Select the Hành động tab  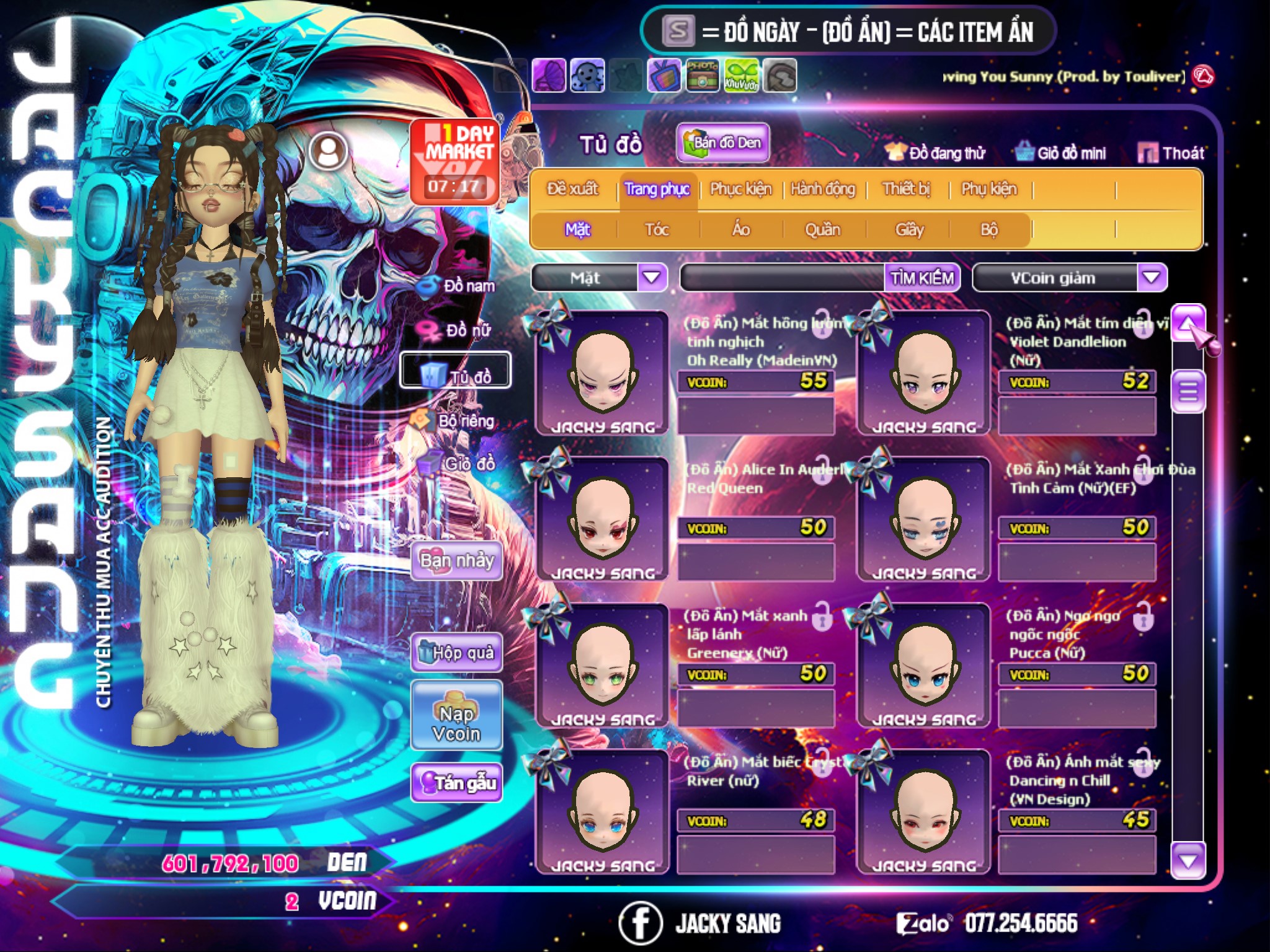[822, 189]
